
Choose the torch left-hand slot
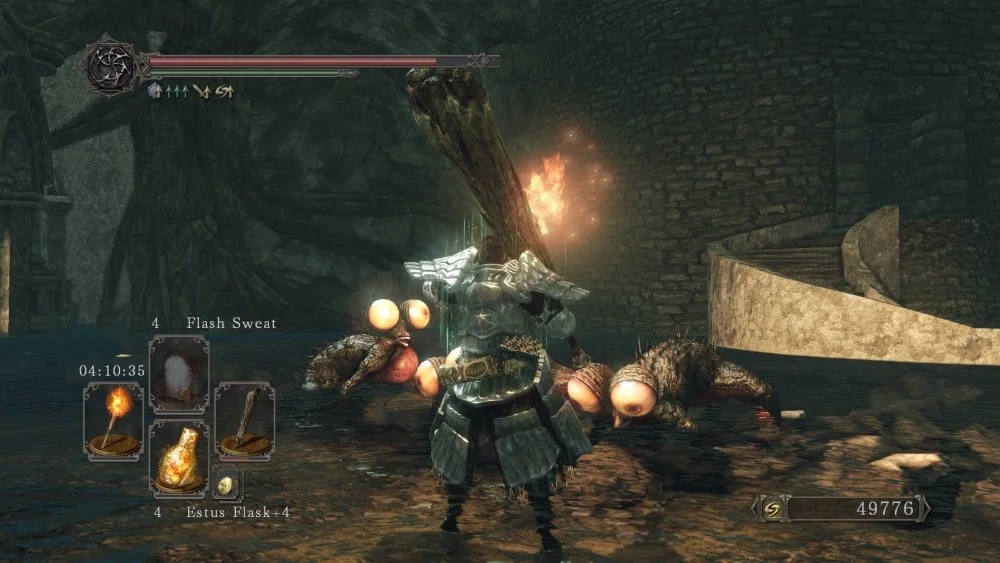click(113, 421)
